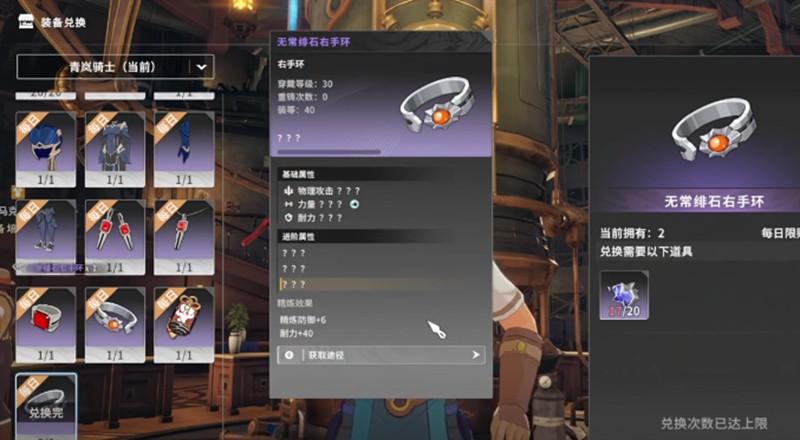Select the blue helmet mask item
Viewport: 800px width, 440px height.
[x=46, y=145]
